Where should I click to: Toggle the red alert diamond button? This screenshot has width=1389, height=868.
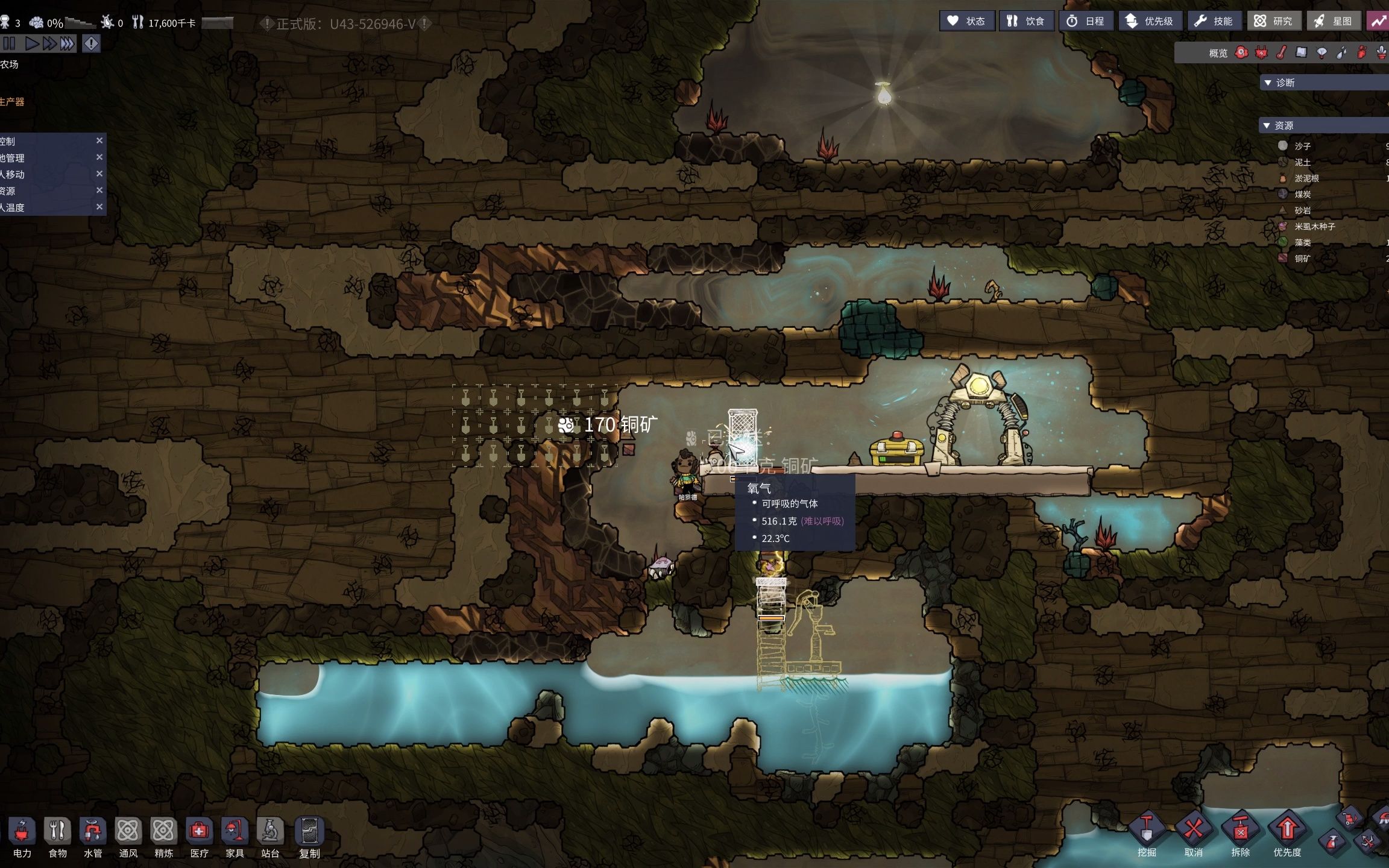click(x=91, y=43)
